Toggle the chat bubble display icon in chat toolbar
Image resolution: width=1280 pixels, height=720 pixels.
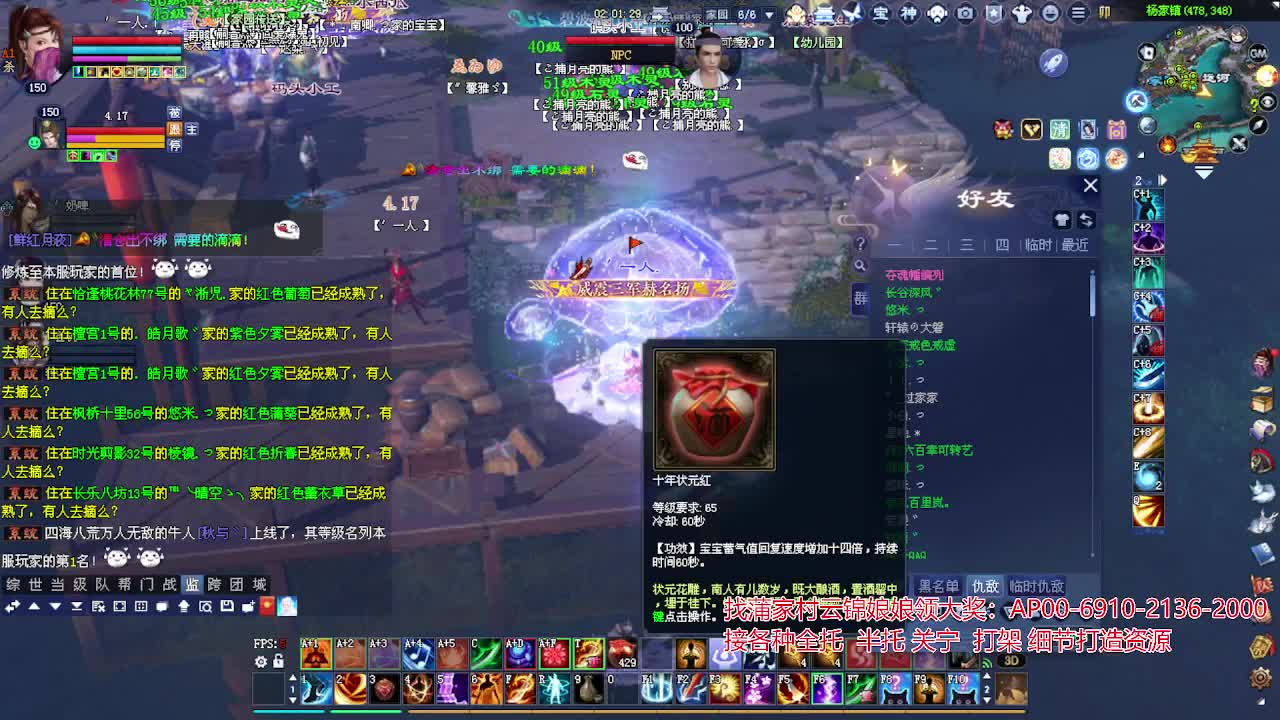click(162, 605)
